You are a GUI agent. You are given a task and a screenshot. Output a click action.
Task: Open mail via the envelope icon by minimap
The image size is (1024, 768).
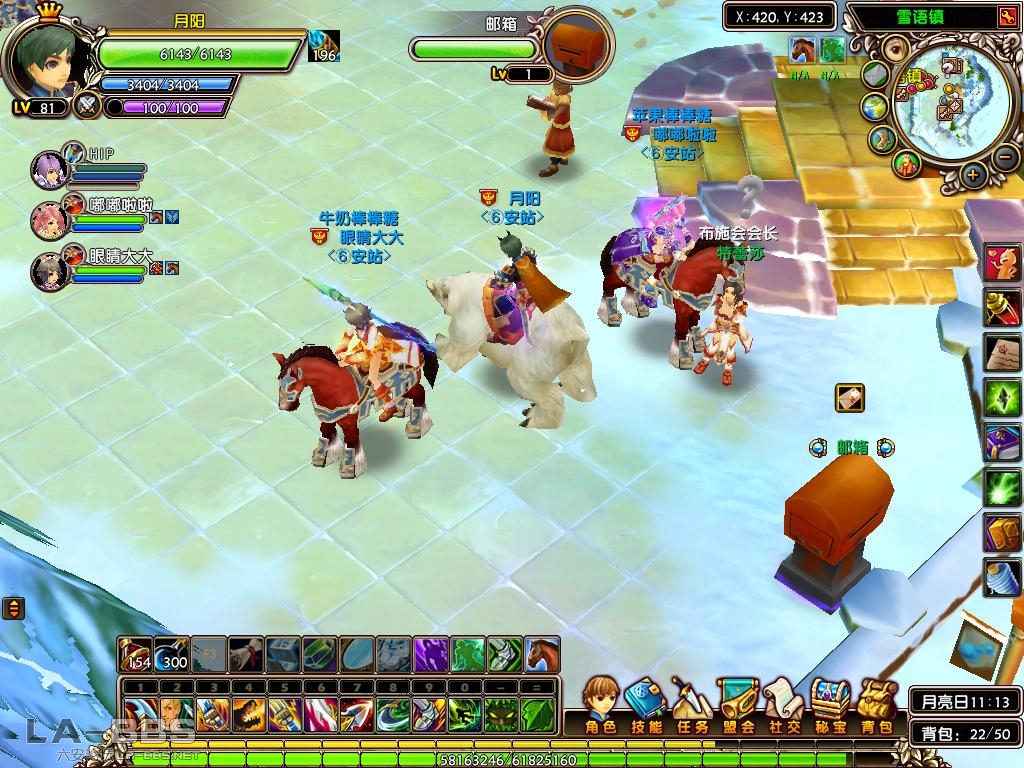click(876, 74)
